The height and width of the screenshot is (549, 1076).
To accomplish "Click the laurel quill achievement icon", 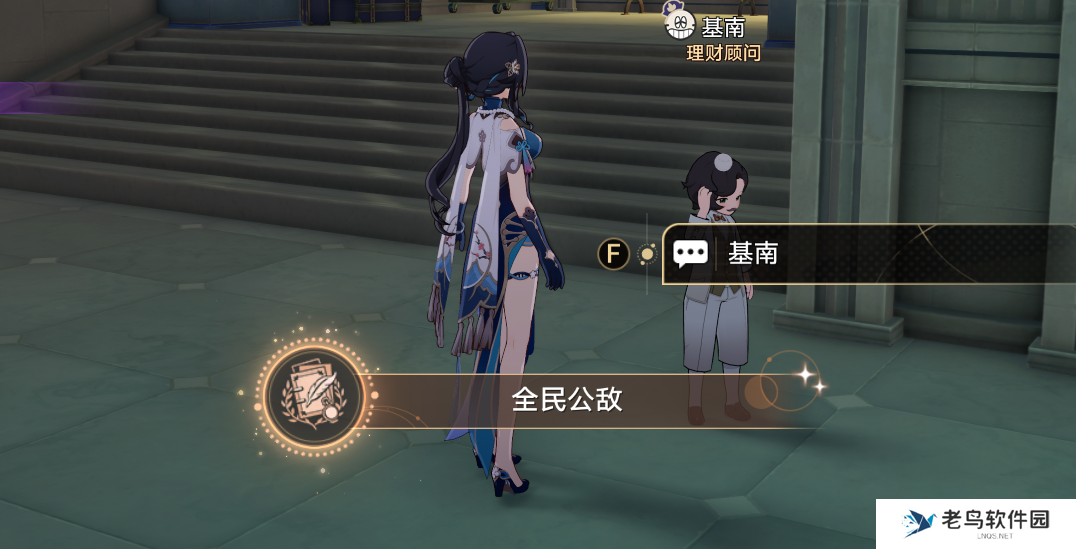I will pos(314,397).
